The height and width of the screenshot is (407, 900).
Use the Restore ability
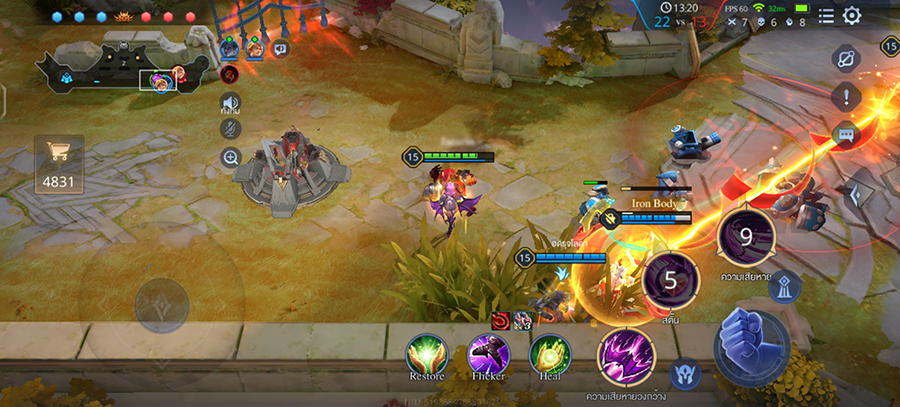click(x=427, y=355)
